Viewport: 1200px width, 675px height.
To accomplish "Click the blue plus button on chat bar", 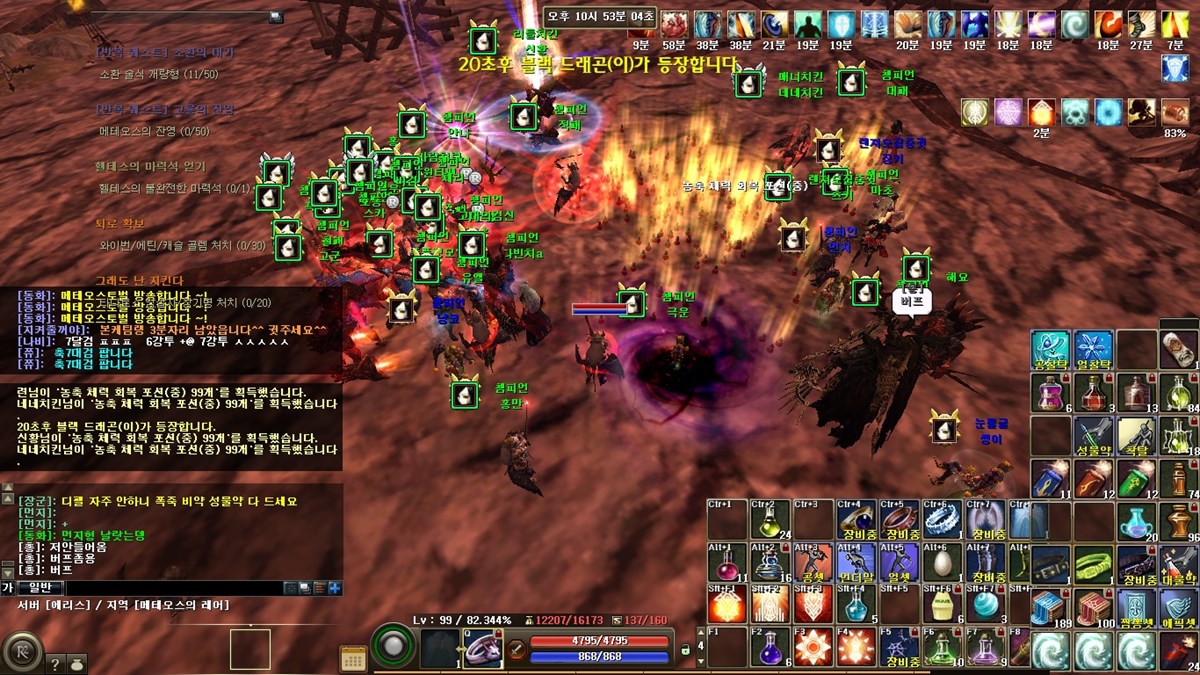I will tap(335, 588).
